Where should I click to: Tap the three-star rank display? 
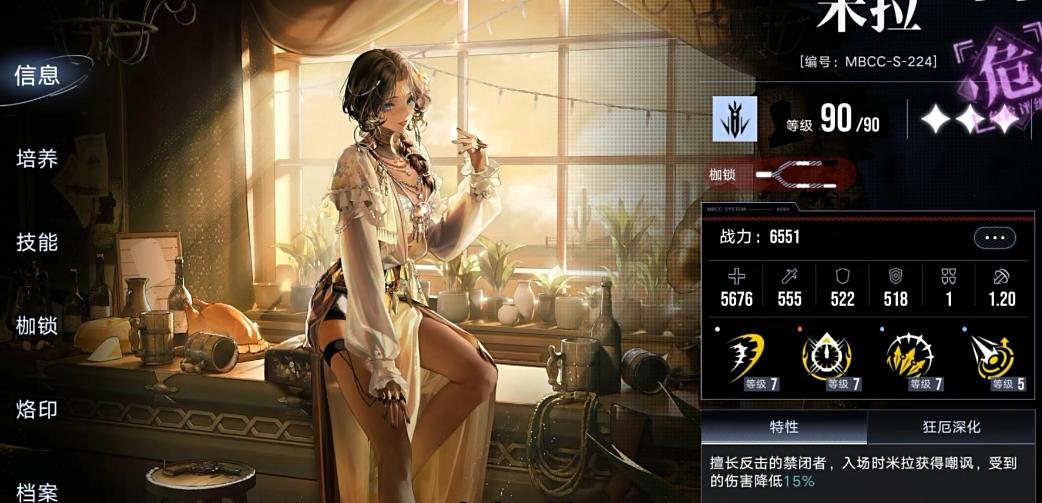click(x=968, y=121)
